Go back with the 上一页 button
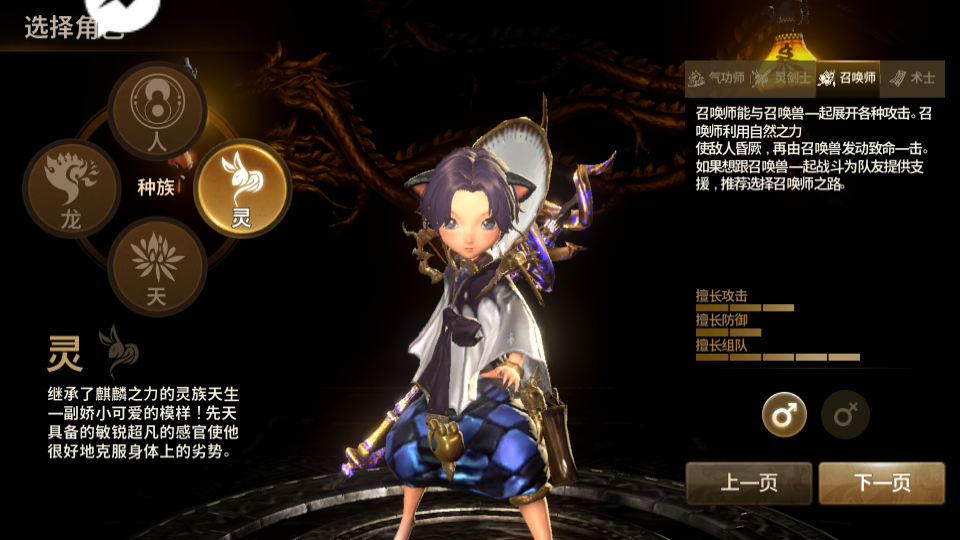 point(749,483)
